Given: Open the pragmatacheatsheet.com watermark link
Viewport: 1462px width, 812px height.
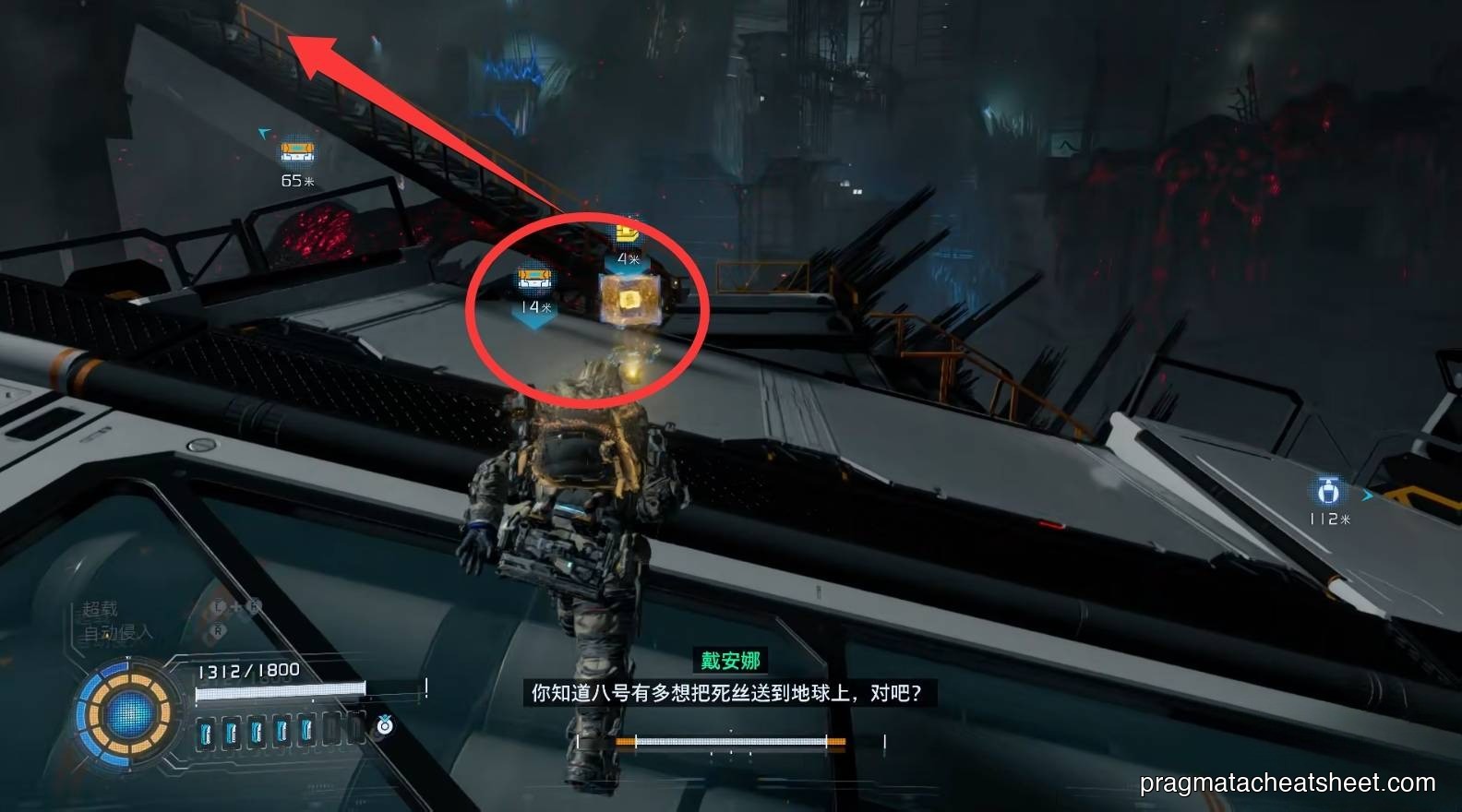Looking at the screenshot, I should [1288, 783].
